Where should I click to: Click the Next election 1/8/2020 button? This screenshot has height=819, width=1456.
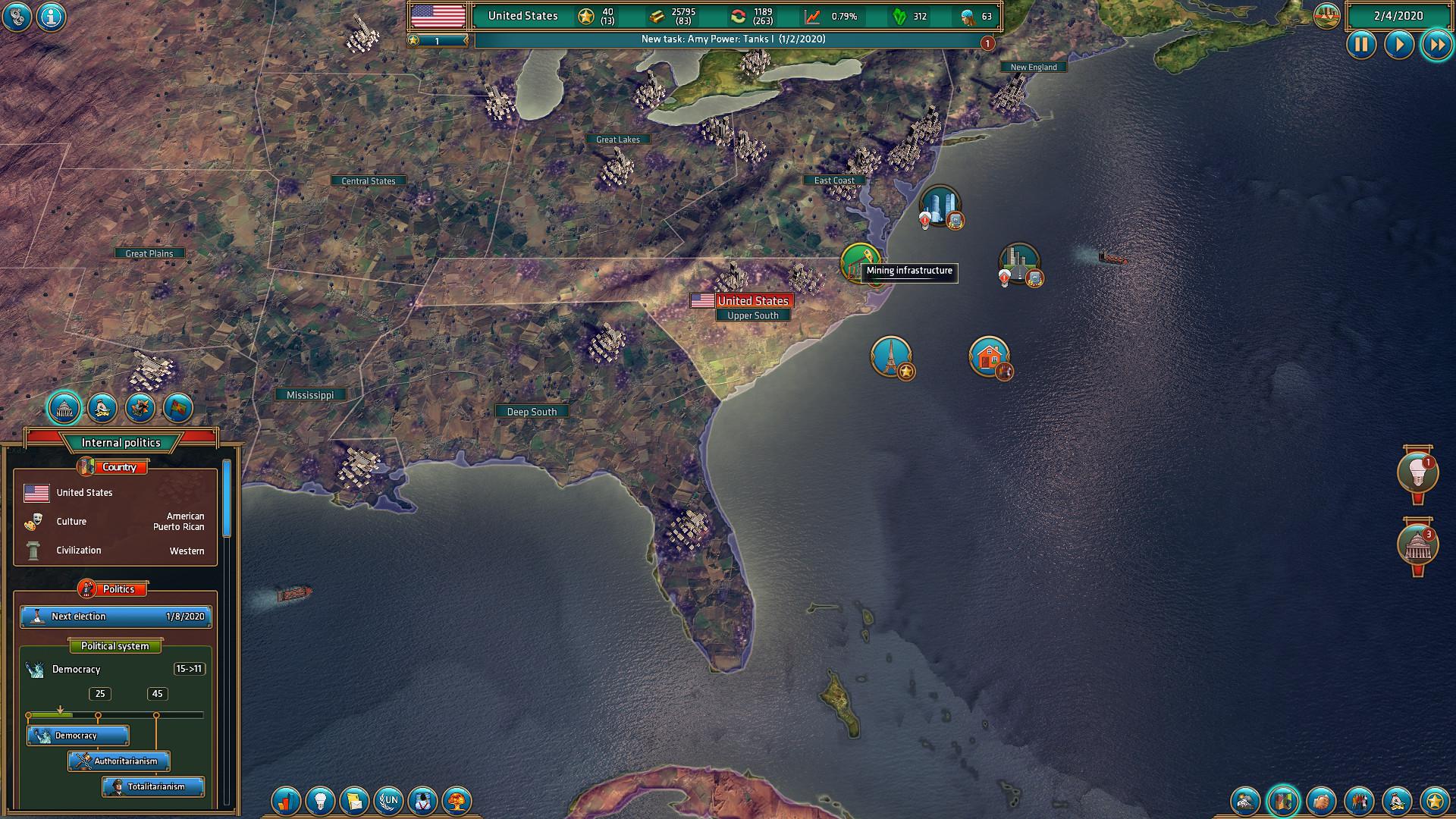point(115,617)
